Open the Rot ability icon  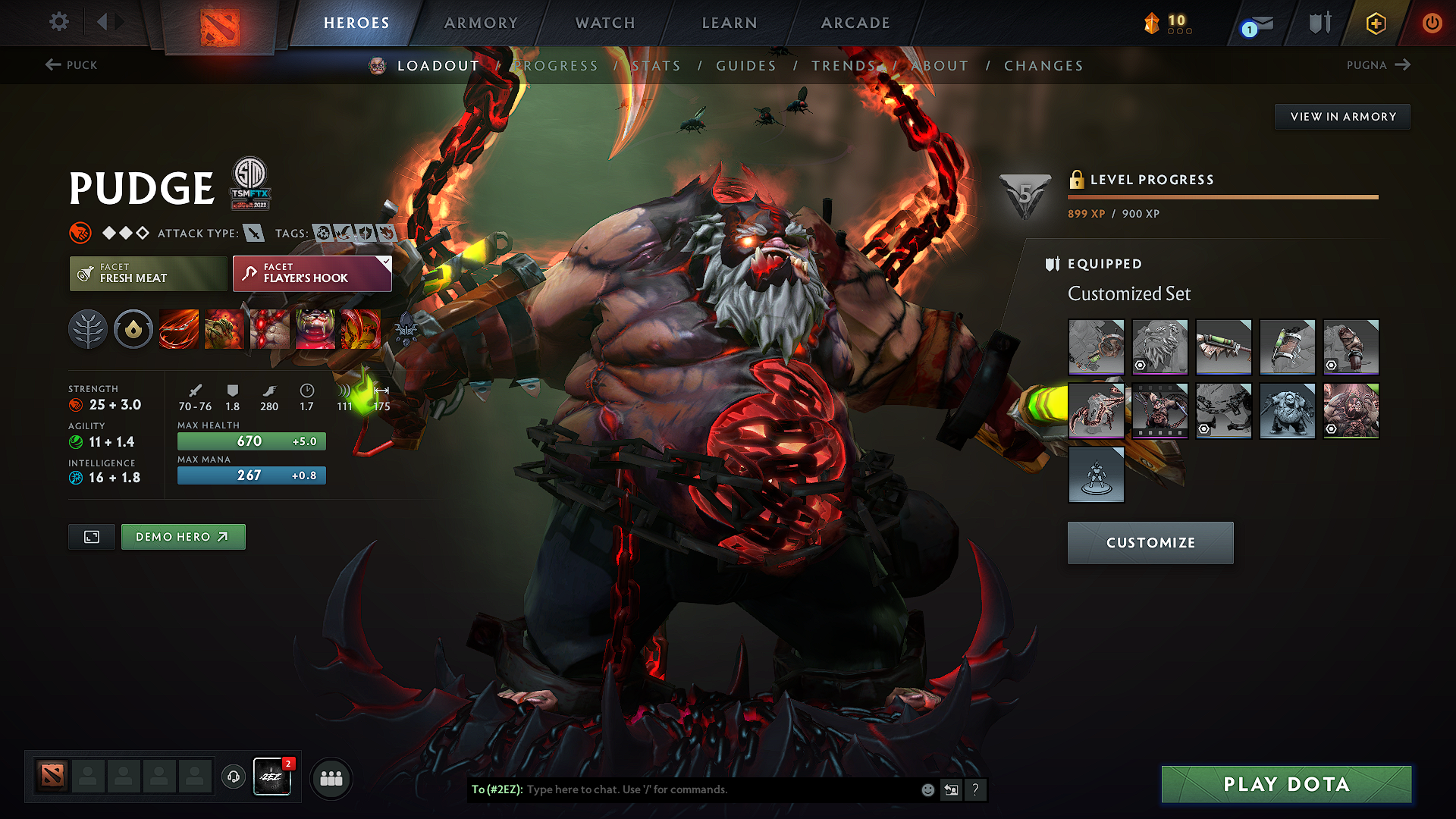point(224,329)
